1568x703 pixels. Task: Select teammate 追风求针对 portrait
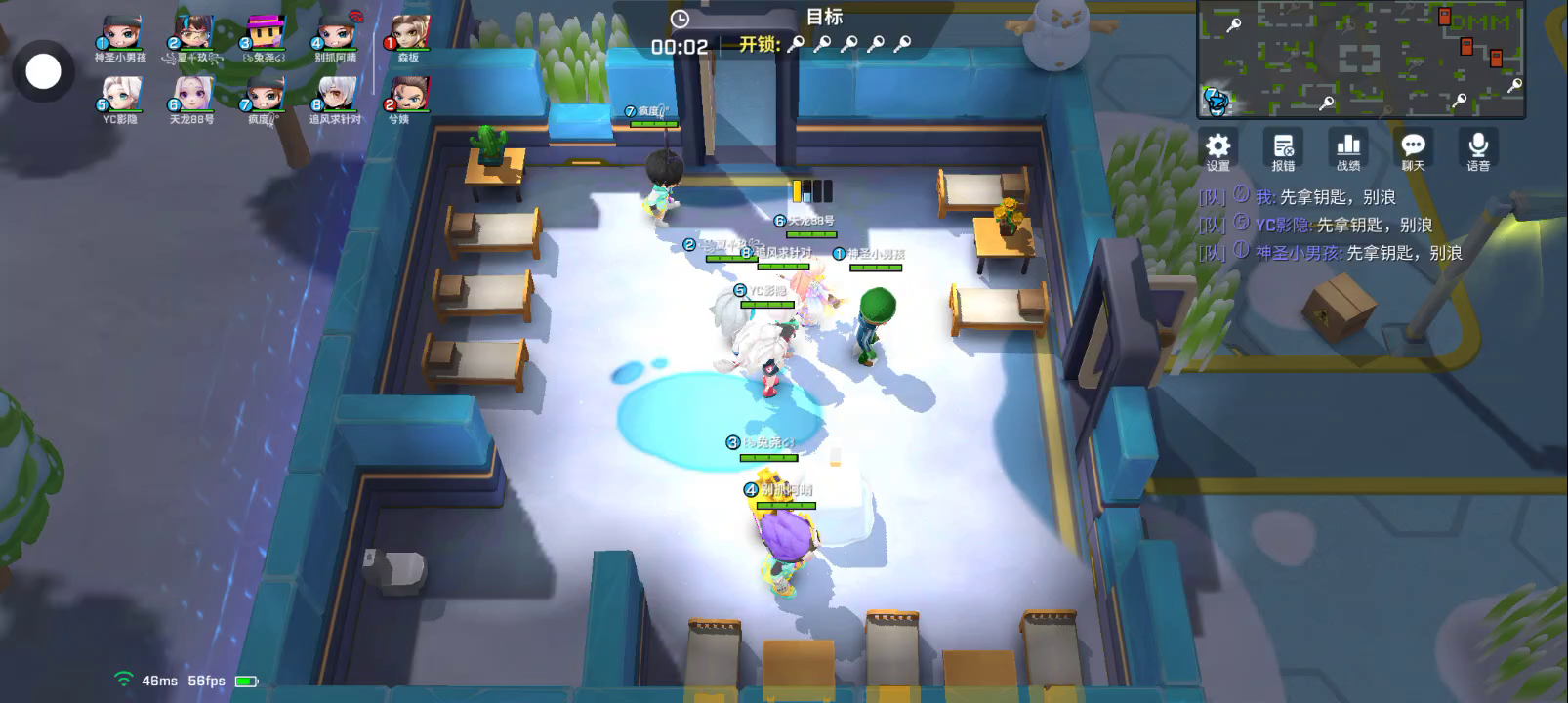pos(335,96)
